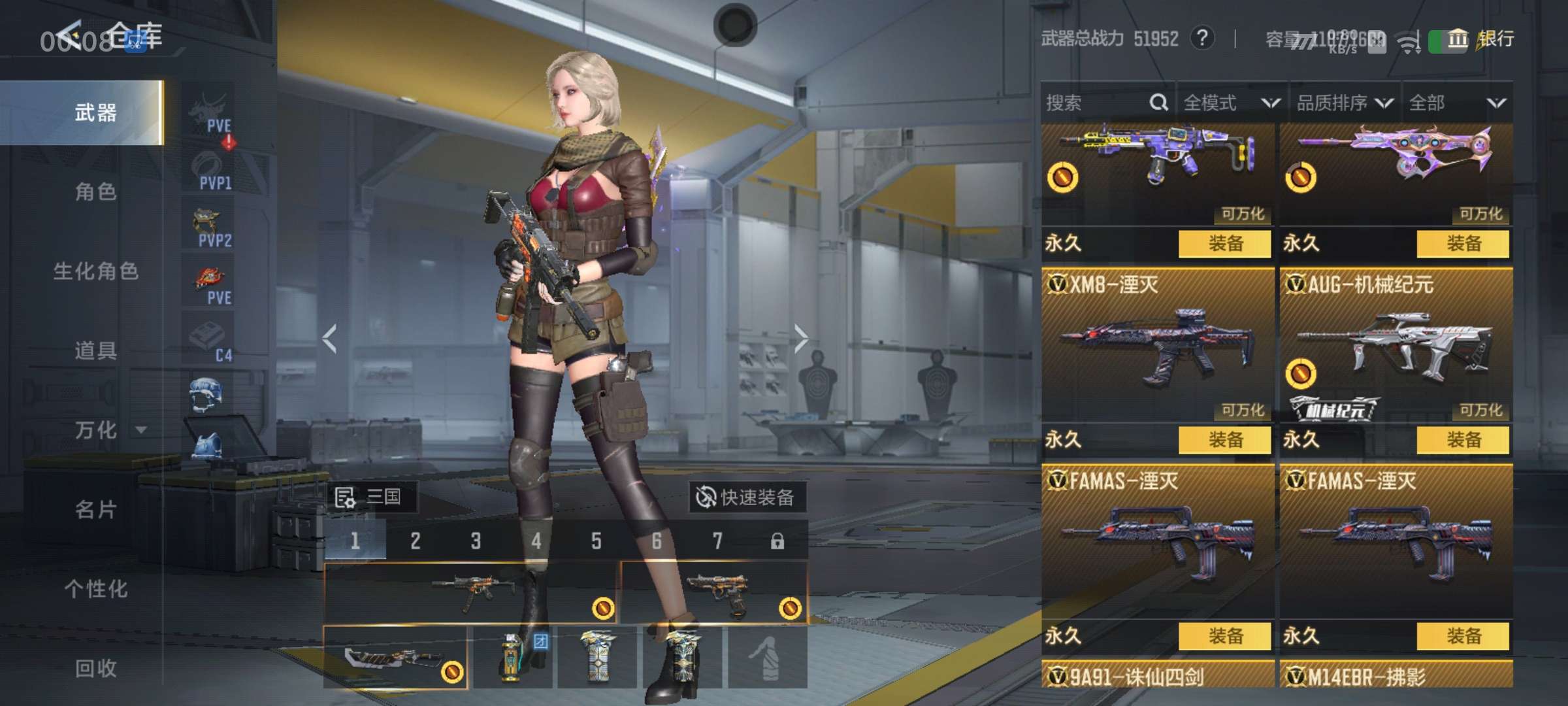1568x706 pixels.
Task: Open the 回收 recycle tab
Action: tap(95, 668)
